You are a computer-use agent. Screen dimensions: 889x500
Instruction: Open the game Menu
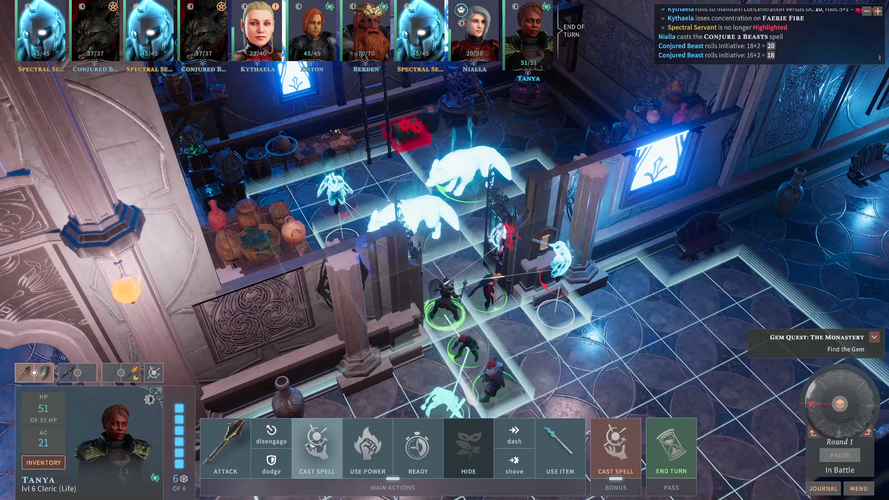point(858,489)
